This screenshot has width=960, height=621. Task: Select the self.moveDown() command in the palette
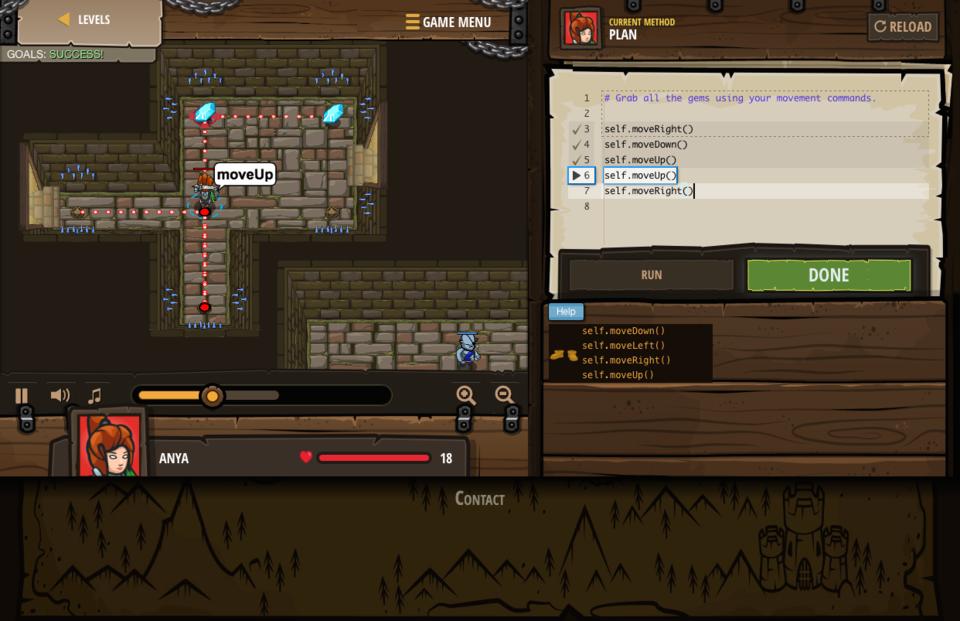pos(623,331)
